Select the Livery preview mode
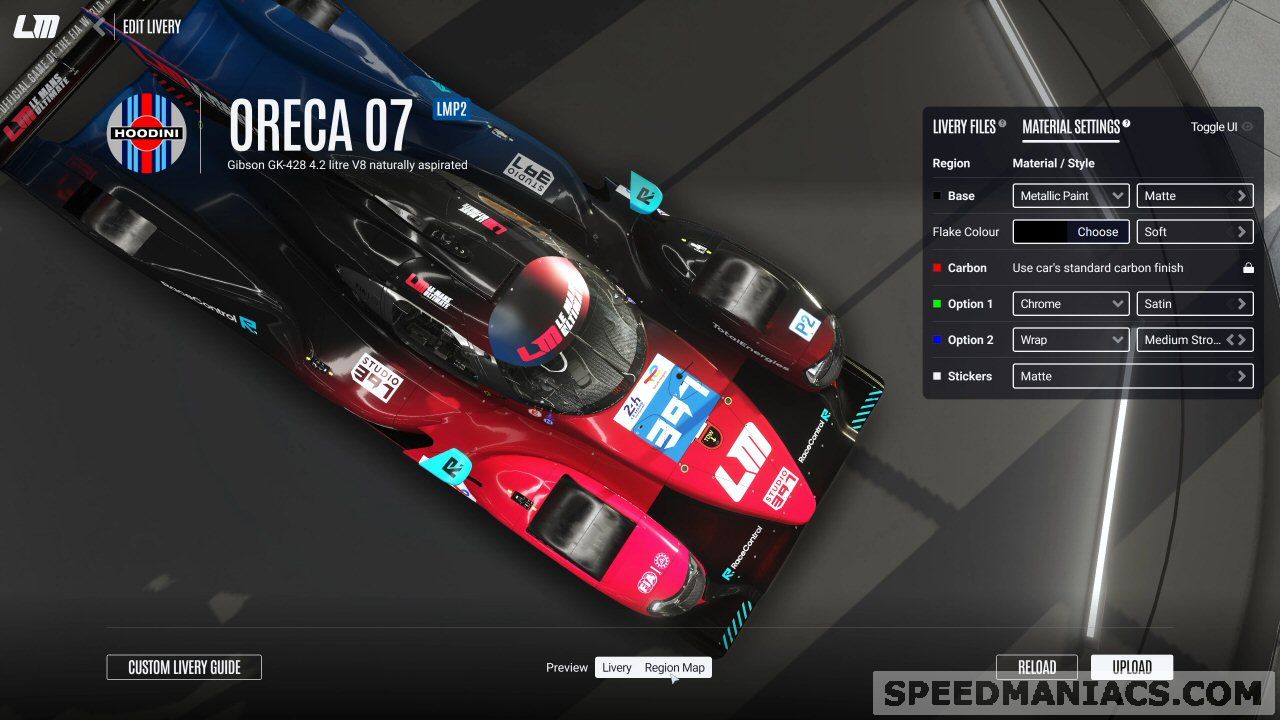 click(x=617, y=668)
